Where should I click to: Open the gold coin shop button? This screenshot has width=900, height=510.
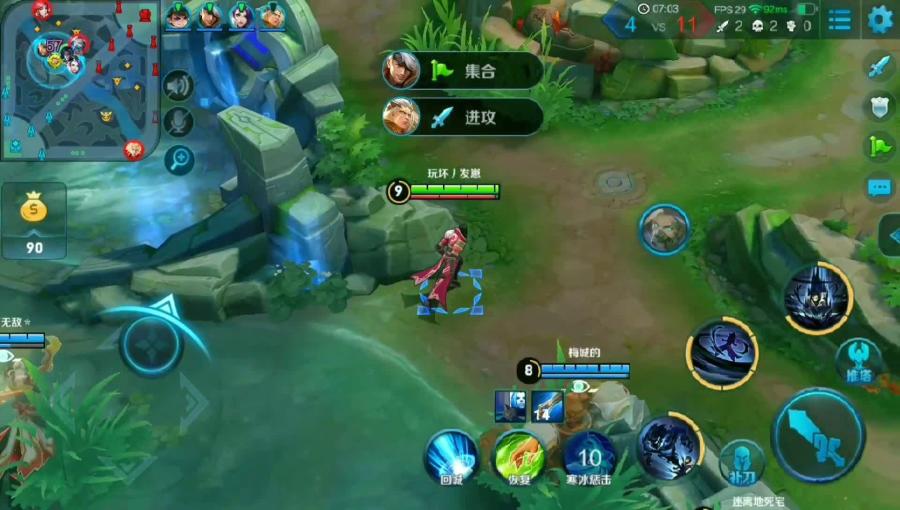[x=34, y=221]
